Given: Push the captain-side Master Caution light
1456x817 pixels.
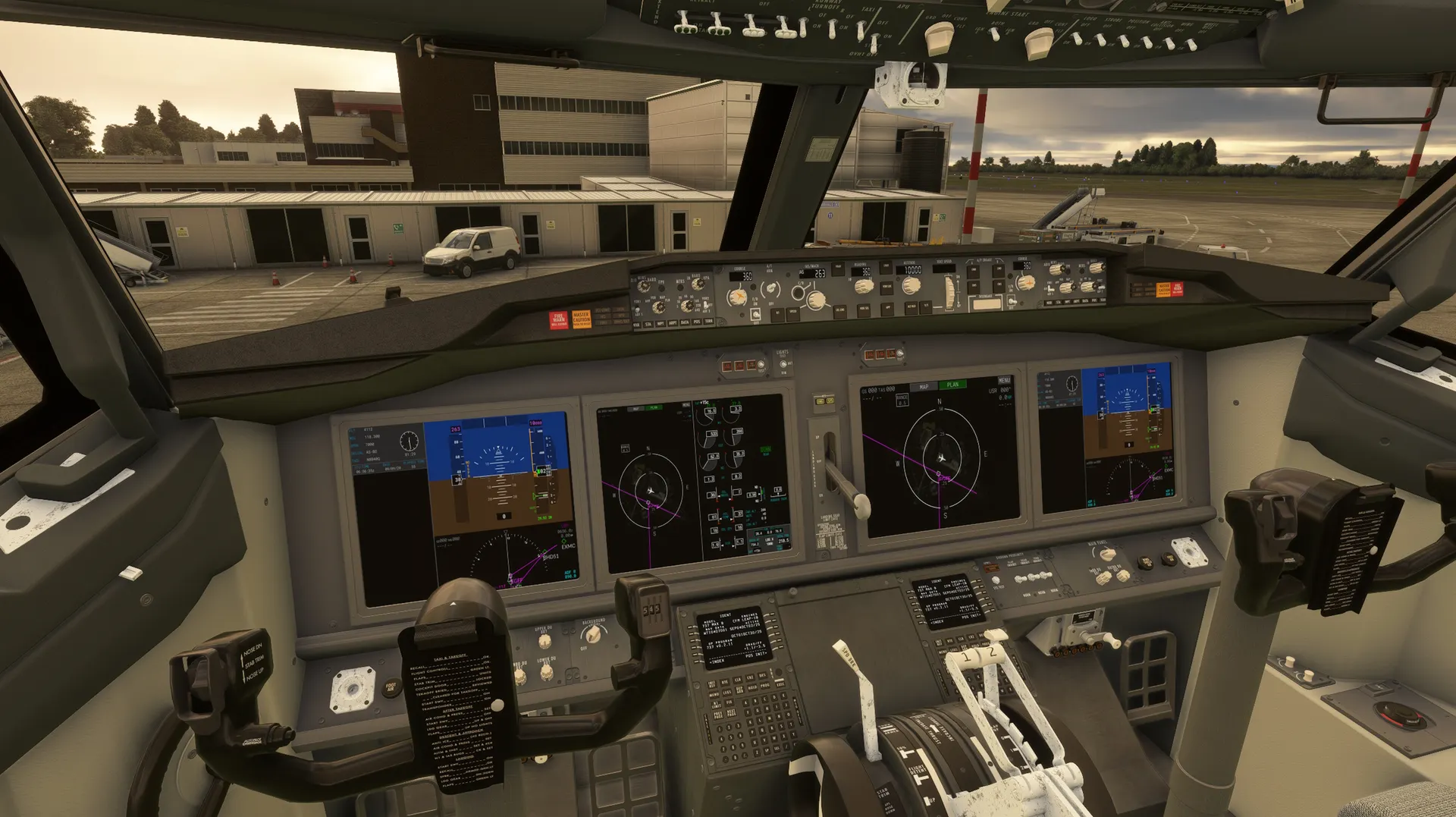Looking at the screenshot, I should (x=581, y=319).
